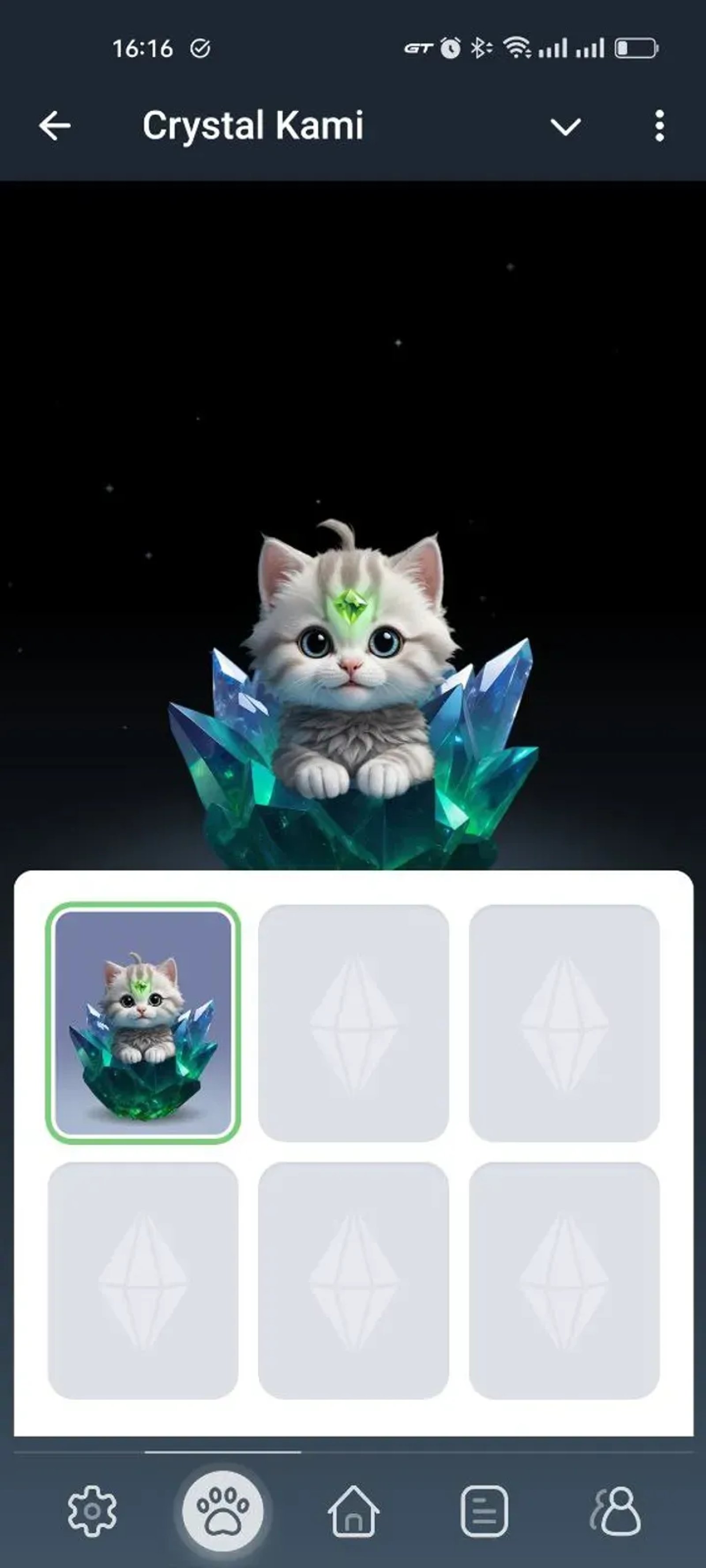The image size is (706, 1568).
Task: Collapse the panel with the chevron arrow
Action: click(x=565, y=126)
